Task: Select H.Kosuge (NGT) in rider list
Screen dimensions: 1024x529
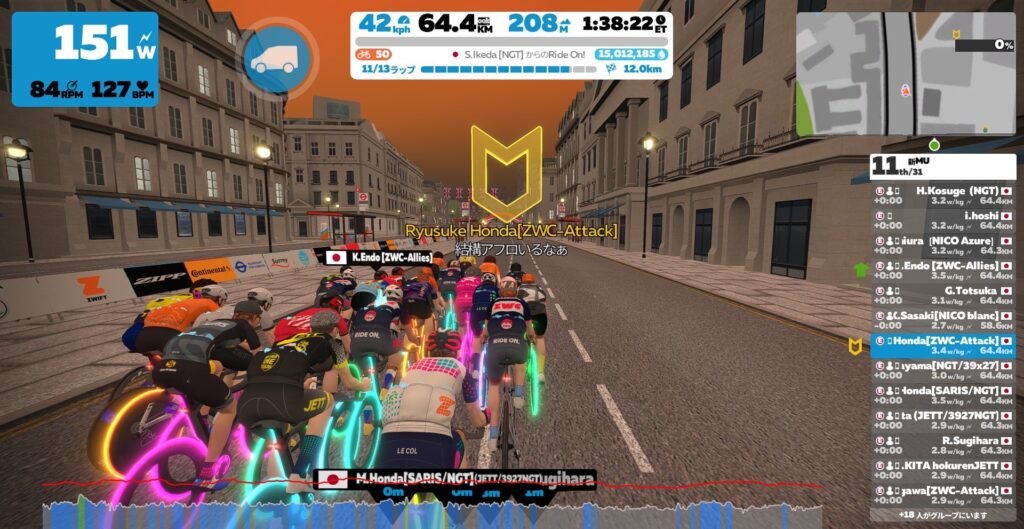Action: point(943,193)
